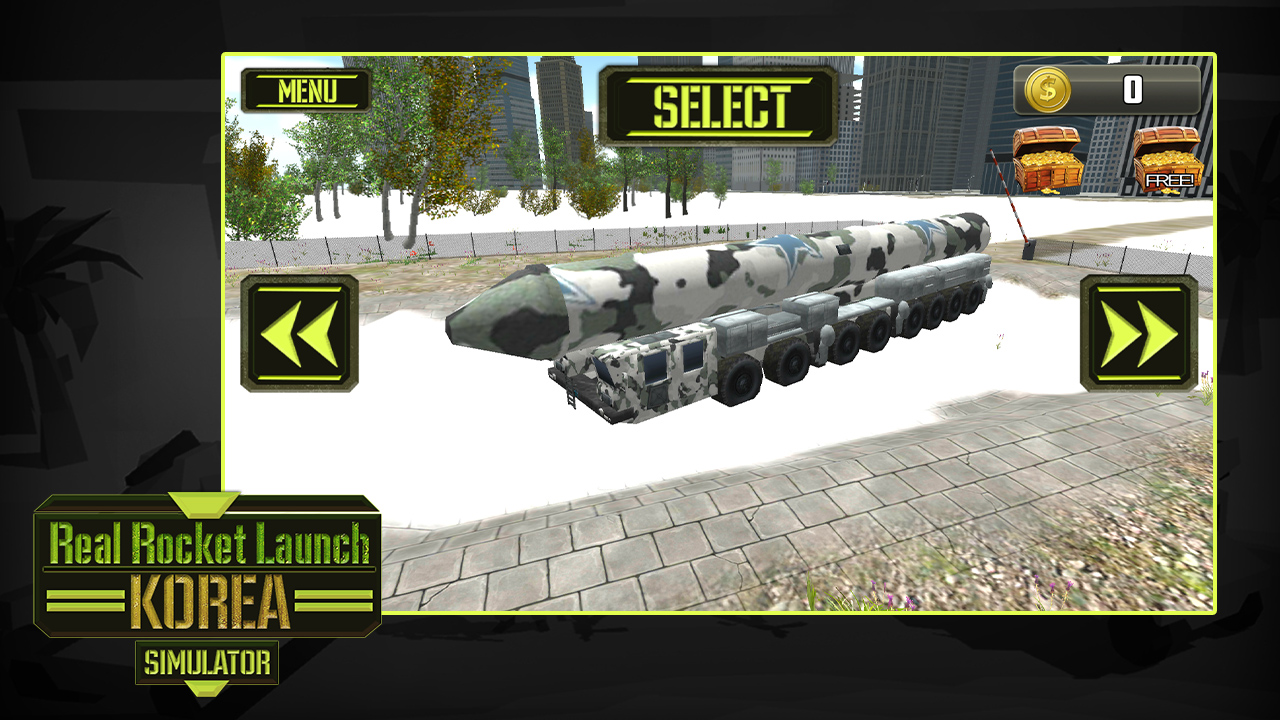The width and height of the screenshot is (1280, 720).
Task: Expand the previous vehicle with the left chevrons
Action: coord(302,333)
